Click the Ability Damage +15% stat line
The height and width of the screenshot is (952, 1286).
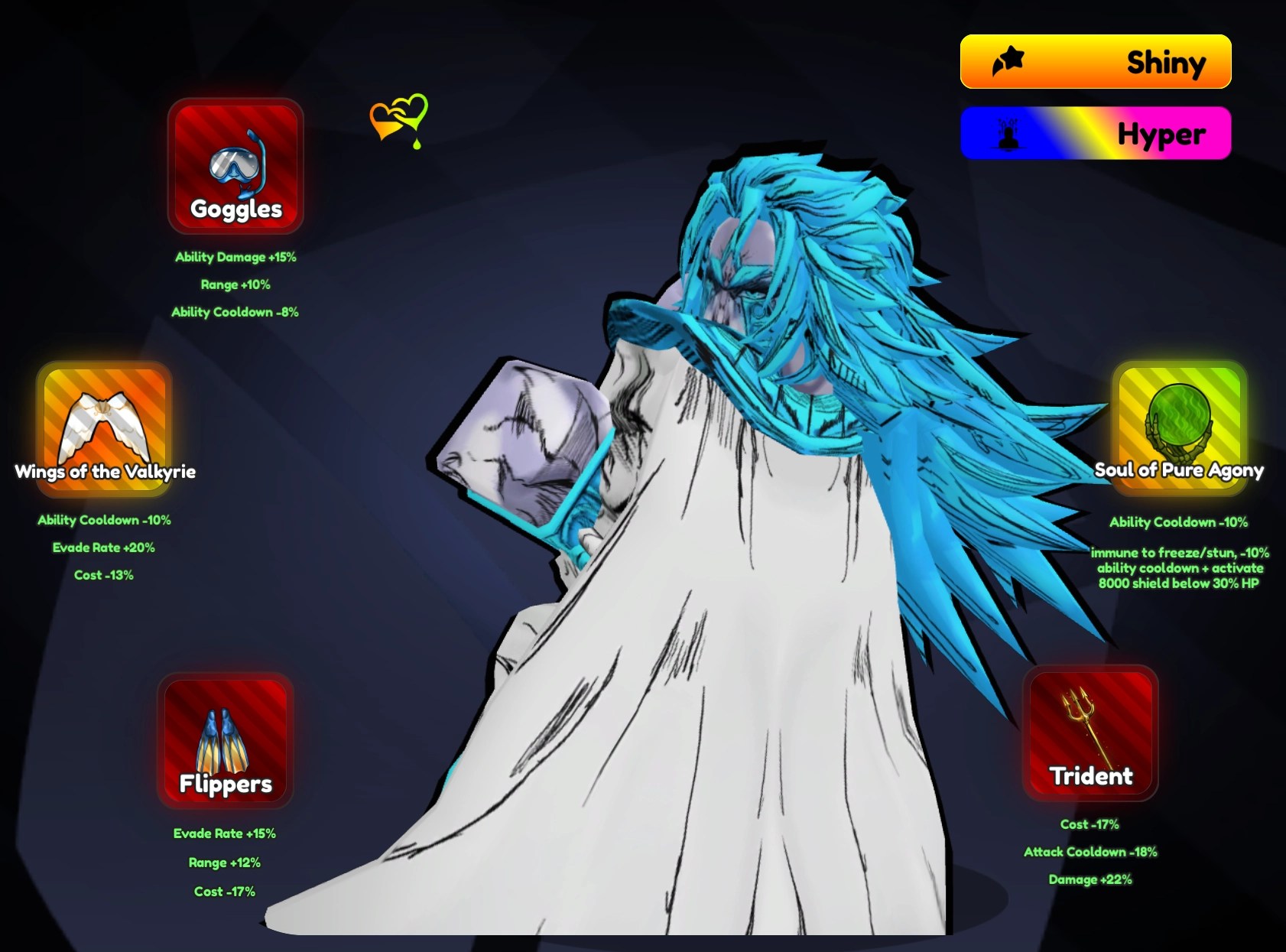coord(235,258)
